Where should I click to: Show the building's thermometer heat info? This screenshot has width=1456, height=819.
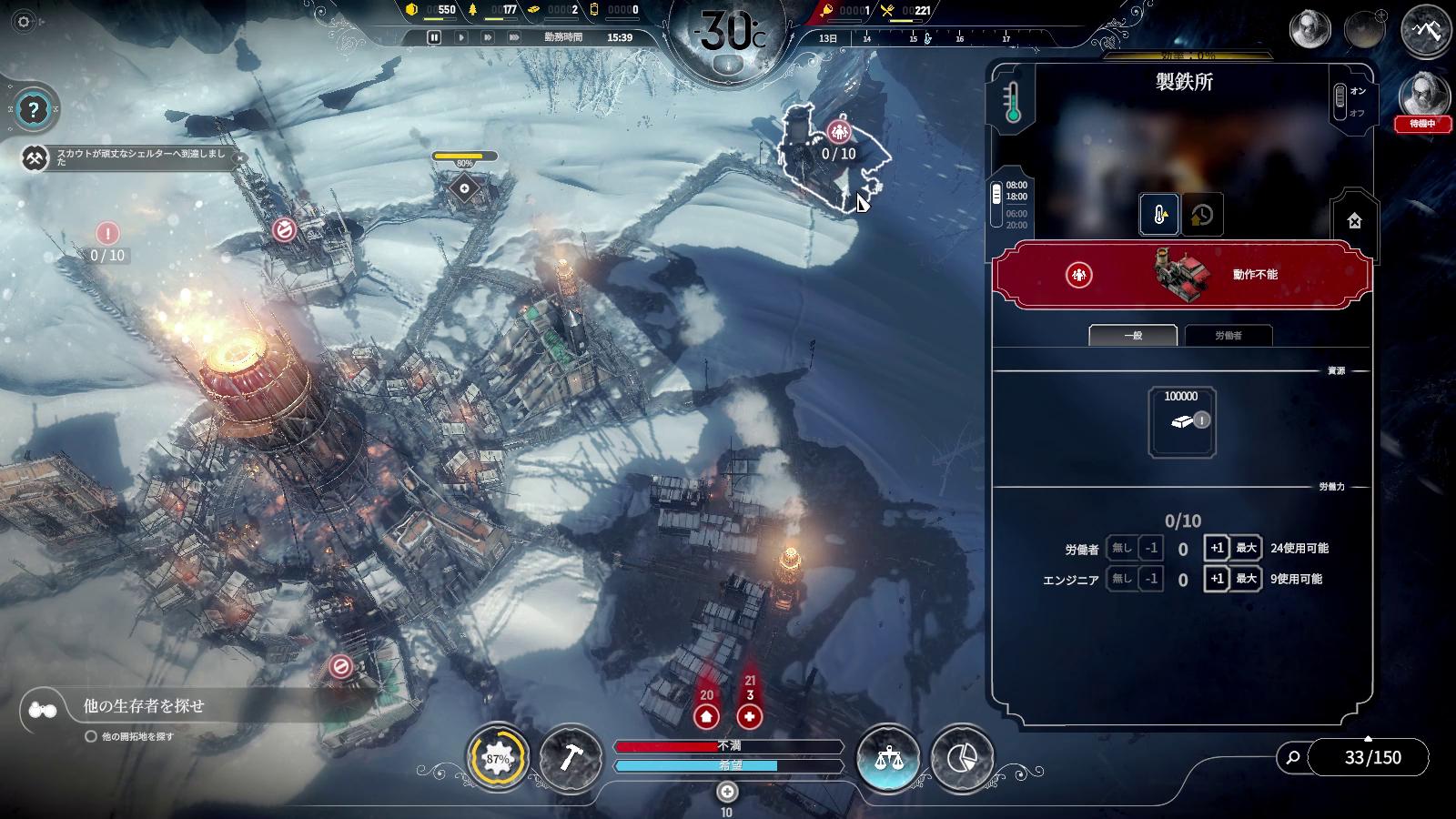[x=1013, y=103]
